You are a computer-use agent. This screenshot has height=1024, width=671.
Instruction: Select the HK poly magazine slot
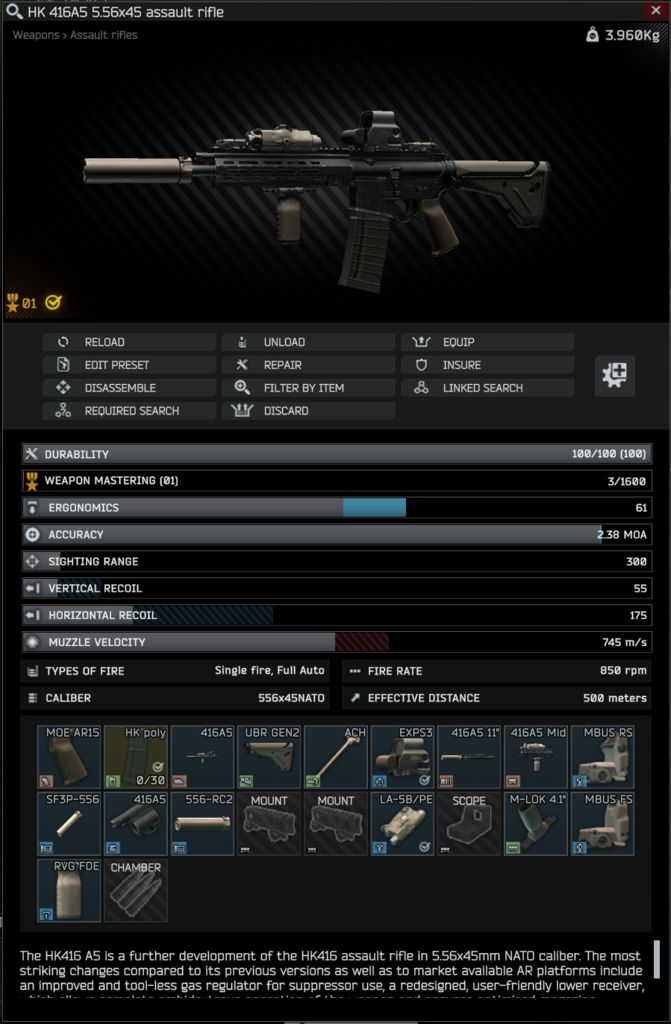point(136,757)
